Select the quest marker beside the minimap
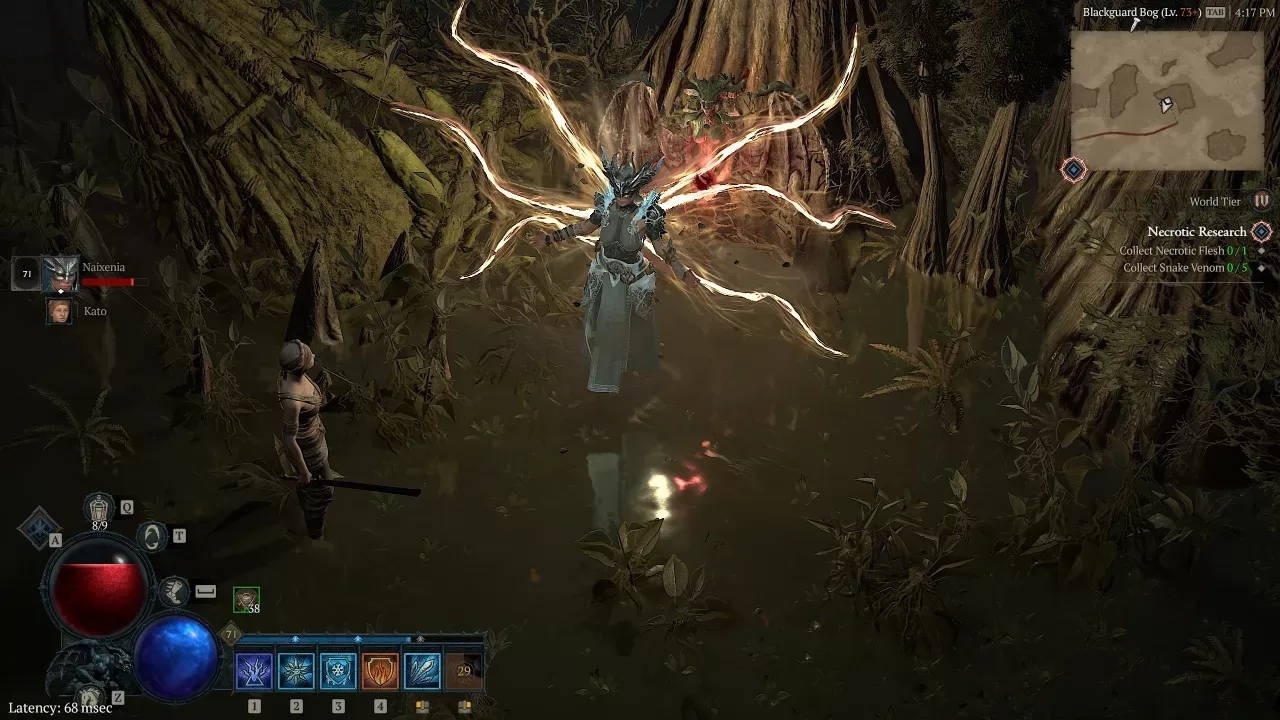The image size is (1280, 720). point(1074,170)
